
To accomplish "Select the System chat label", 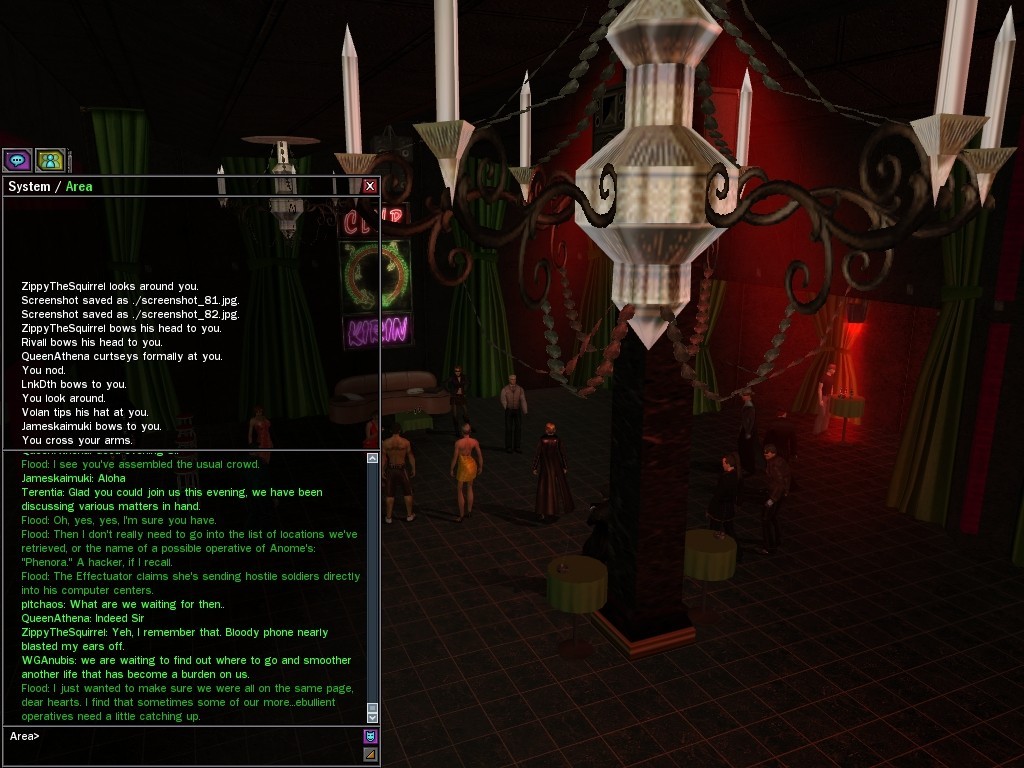I will coord(29,187).
